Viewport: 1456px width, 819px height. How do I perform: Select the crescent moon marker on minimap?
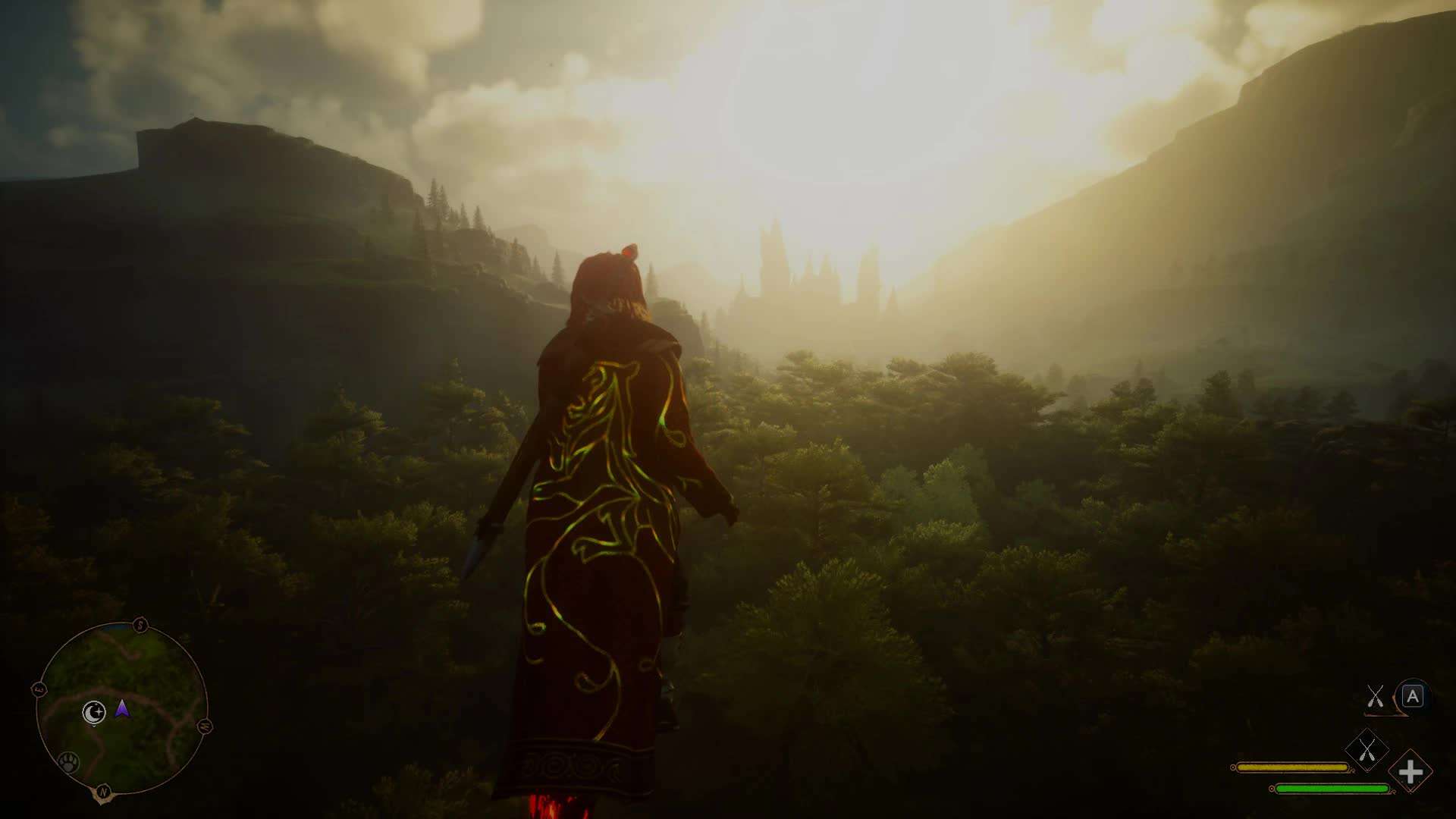click(93, 712)
